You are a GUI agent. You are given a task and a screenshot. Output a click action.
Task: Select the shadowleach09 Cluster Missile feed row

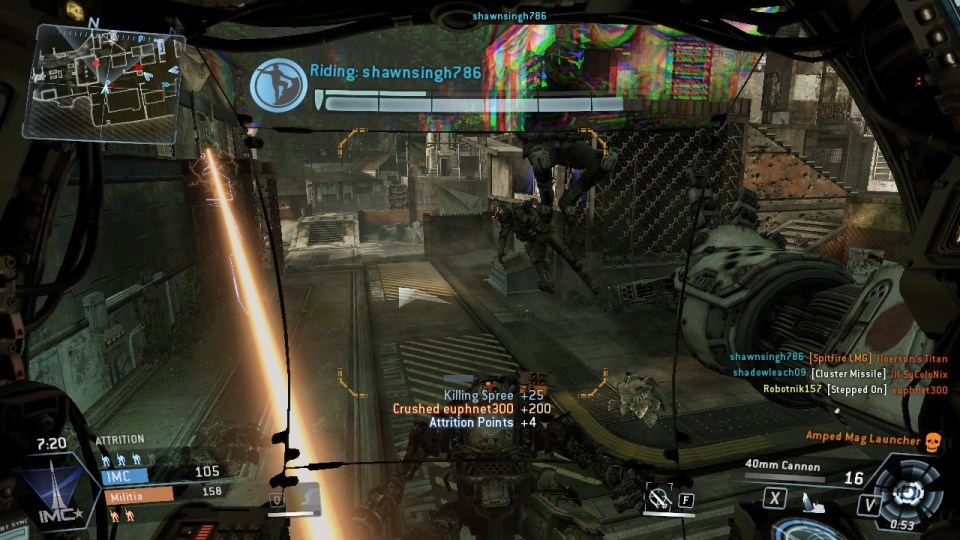pyautogui.click(x=840, y=373)
